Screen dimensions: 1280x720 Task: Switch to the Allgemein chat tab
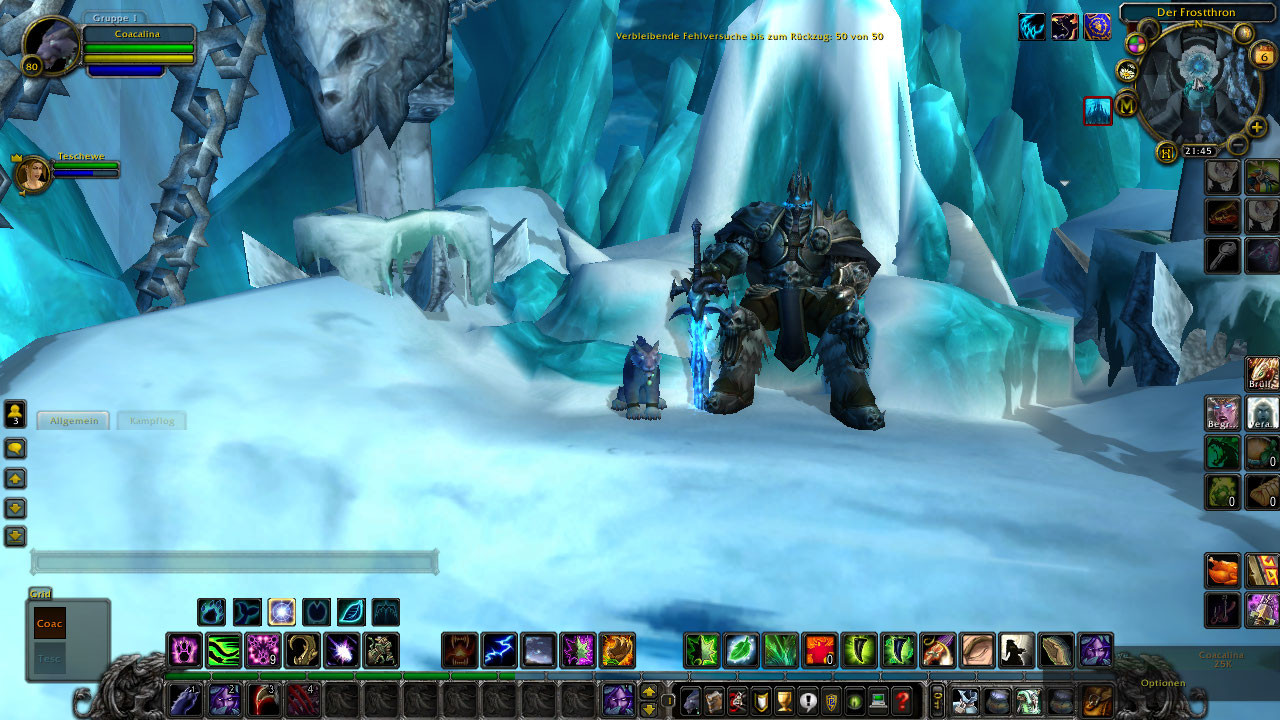[74, 421]
